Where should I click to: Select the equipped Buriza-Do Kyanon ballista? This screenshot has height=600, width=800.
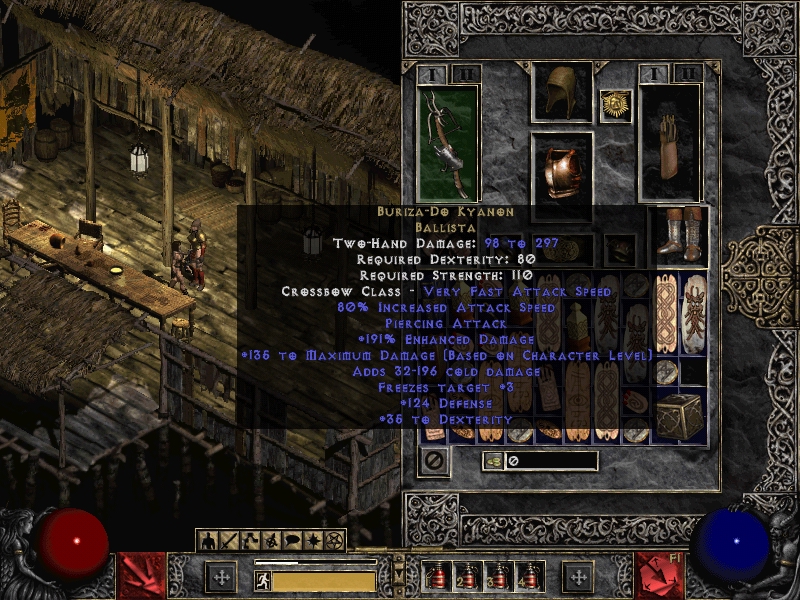[x=448, y=143]
